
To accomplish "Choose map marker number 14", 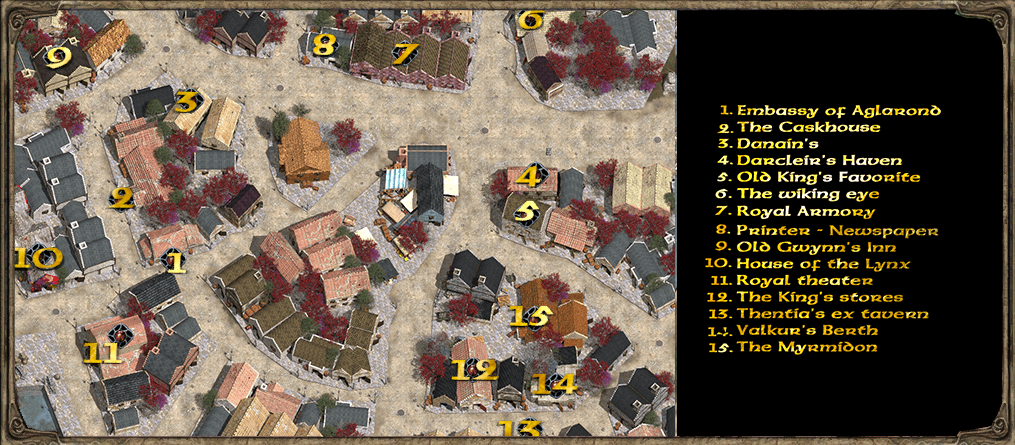I will point(553,383).
